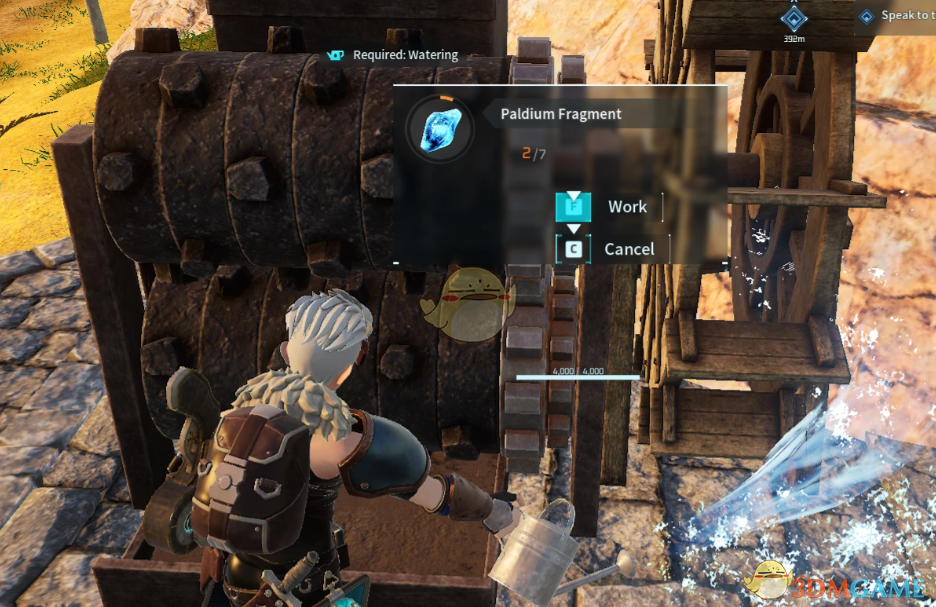Open the 'Speak to' quest objective tracker
The width and height of the screenshot is (936, 607).
898,16
